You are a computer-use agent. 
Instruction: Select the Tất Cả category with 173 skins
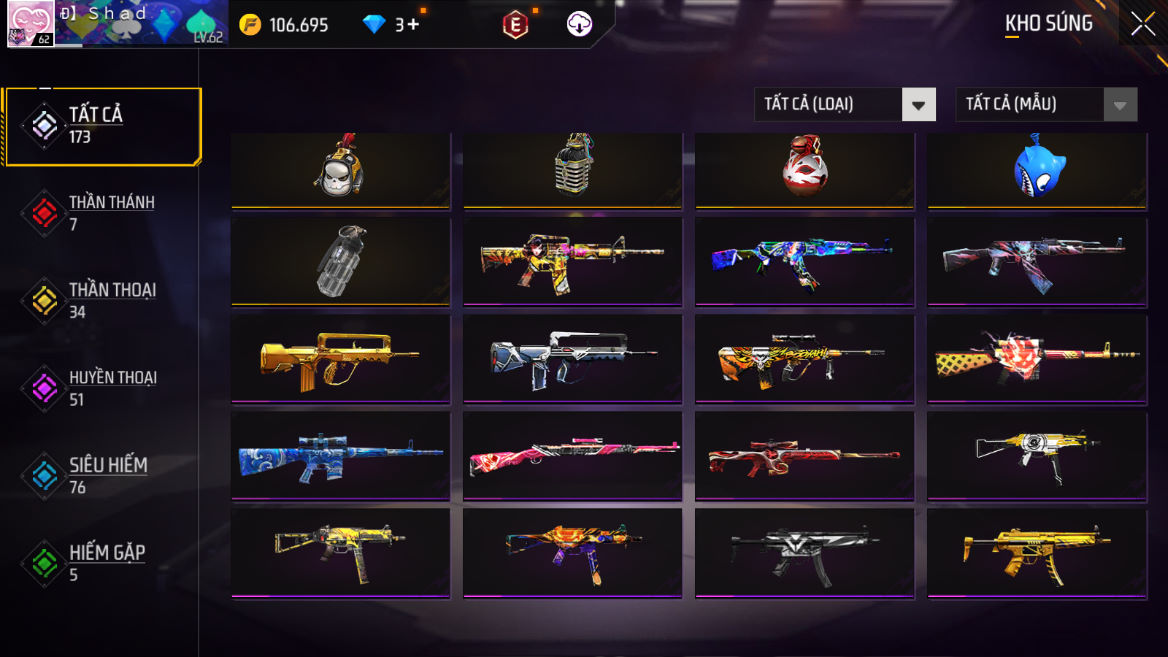pyautogui.click(x=102, y=126)
